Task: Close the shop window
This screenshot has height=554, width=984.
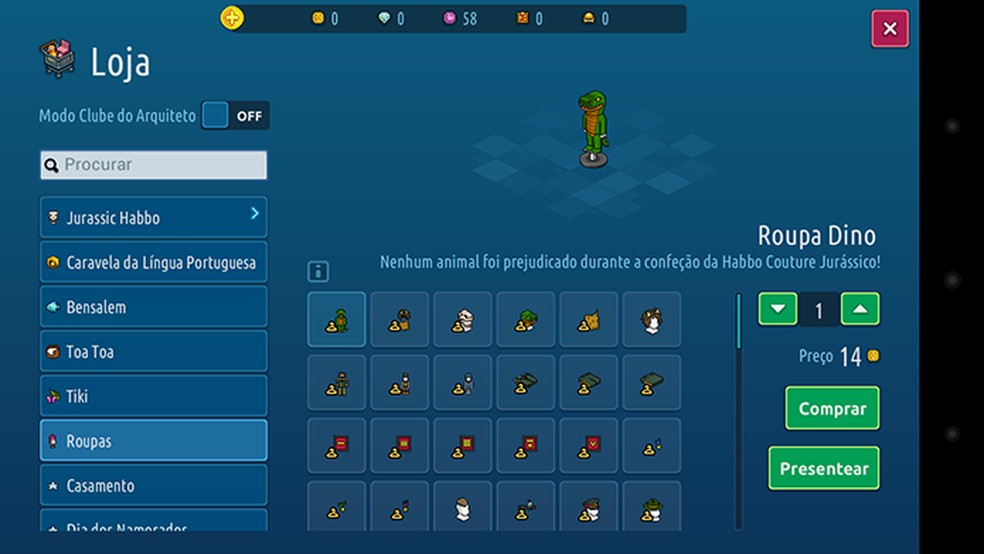Action: point(889,29)
